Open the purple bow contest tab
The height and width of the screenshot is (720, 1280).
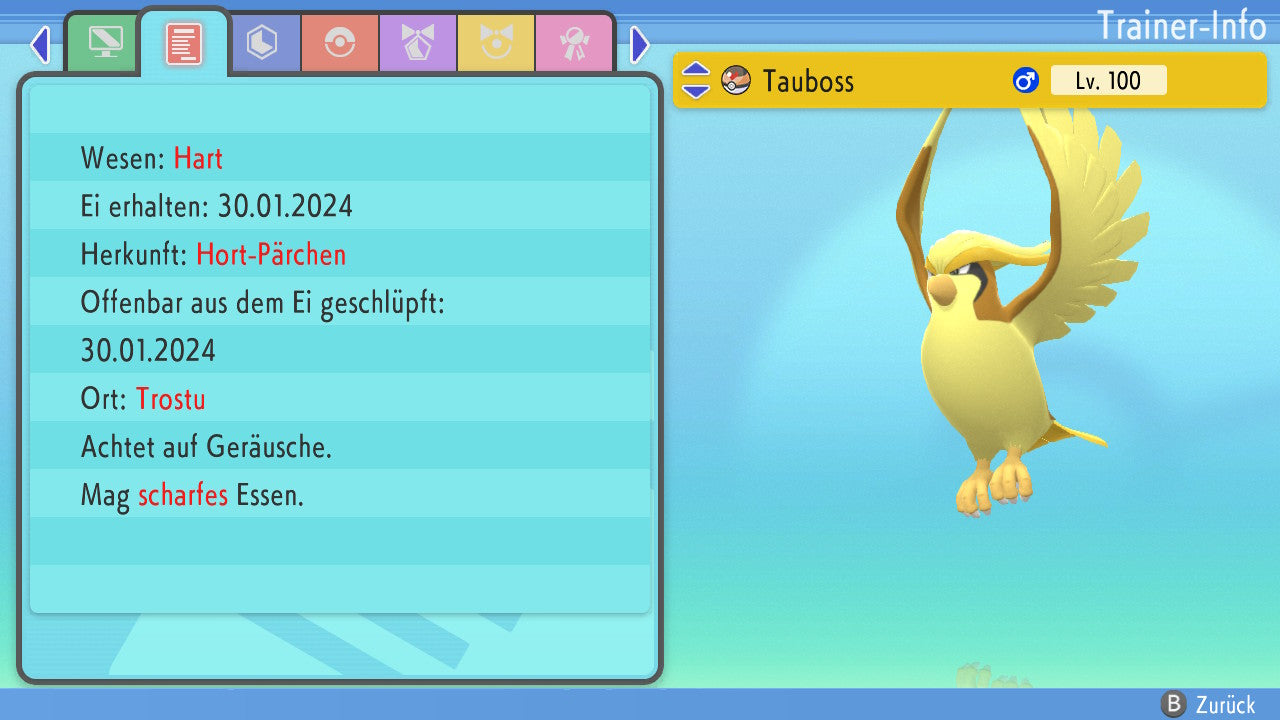(x=418, y=43)
